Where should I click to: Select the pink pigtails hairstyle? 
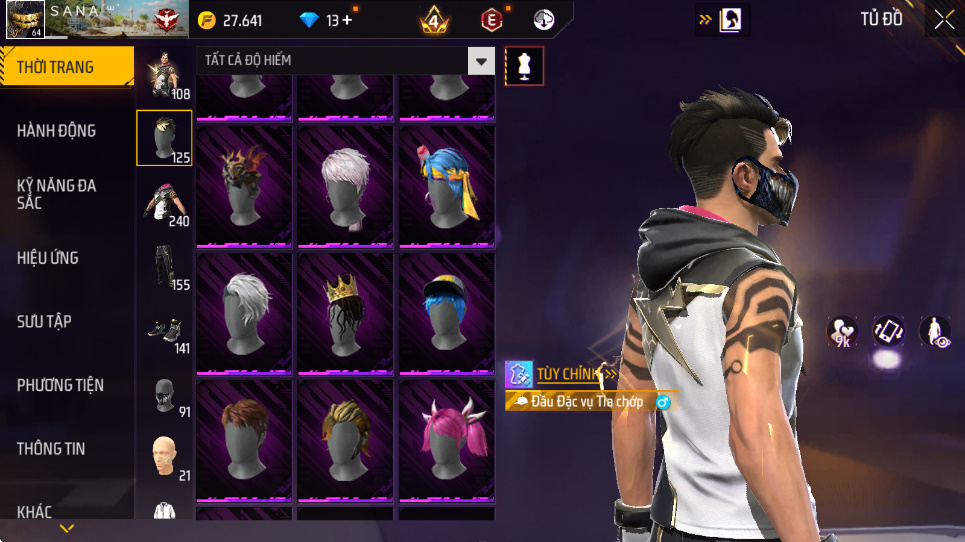click(x=447, y=440)
